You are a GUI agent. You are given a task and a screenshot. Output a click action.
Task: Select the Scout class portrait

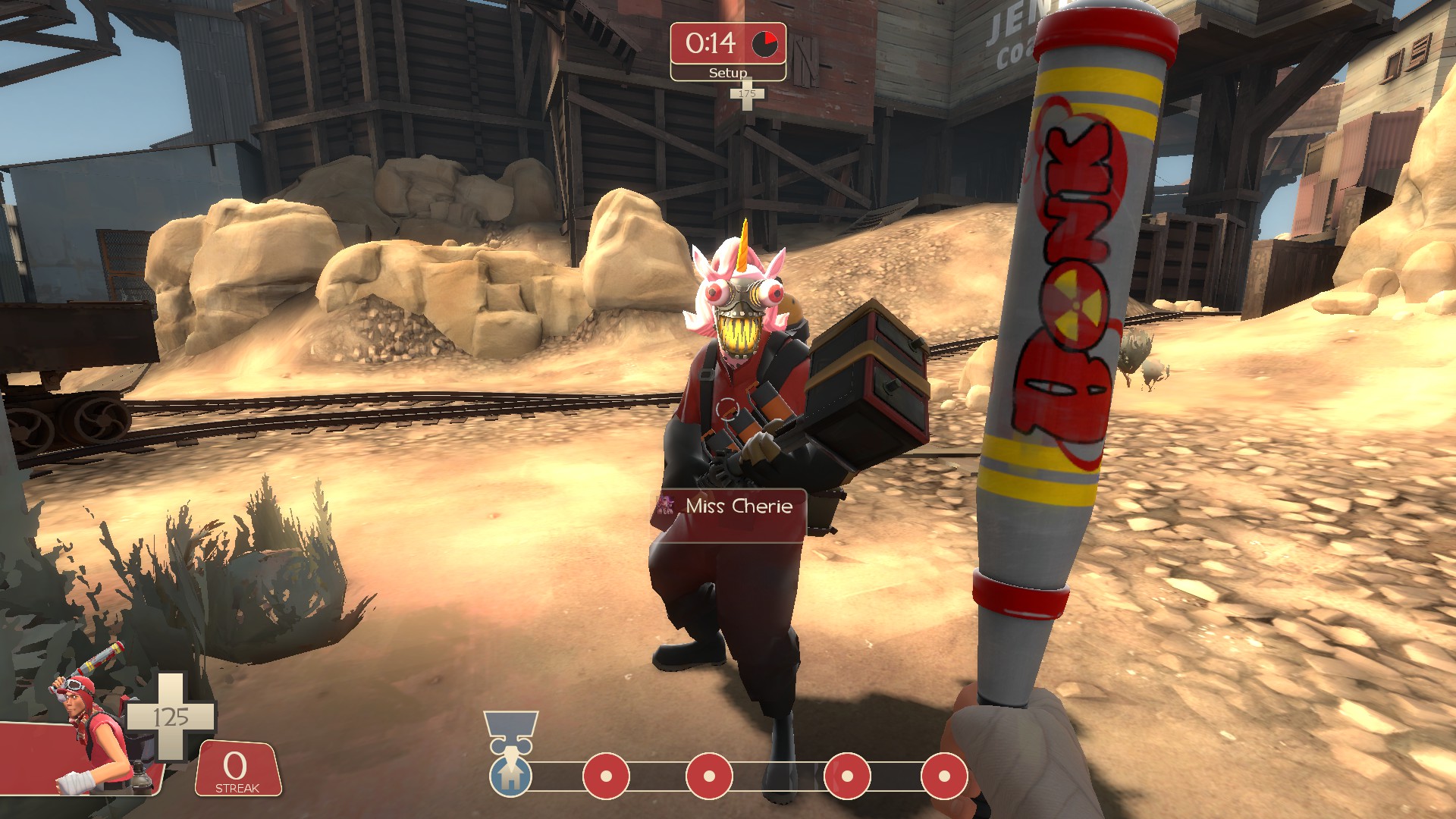point(91,736)
